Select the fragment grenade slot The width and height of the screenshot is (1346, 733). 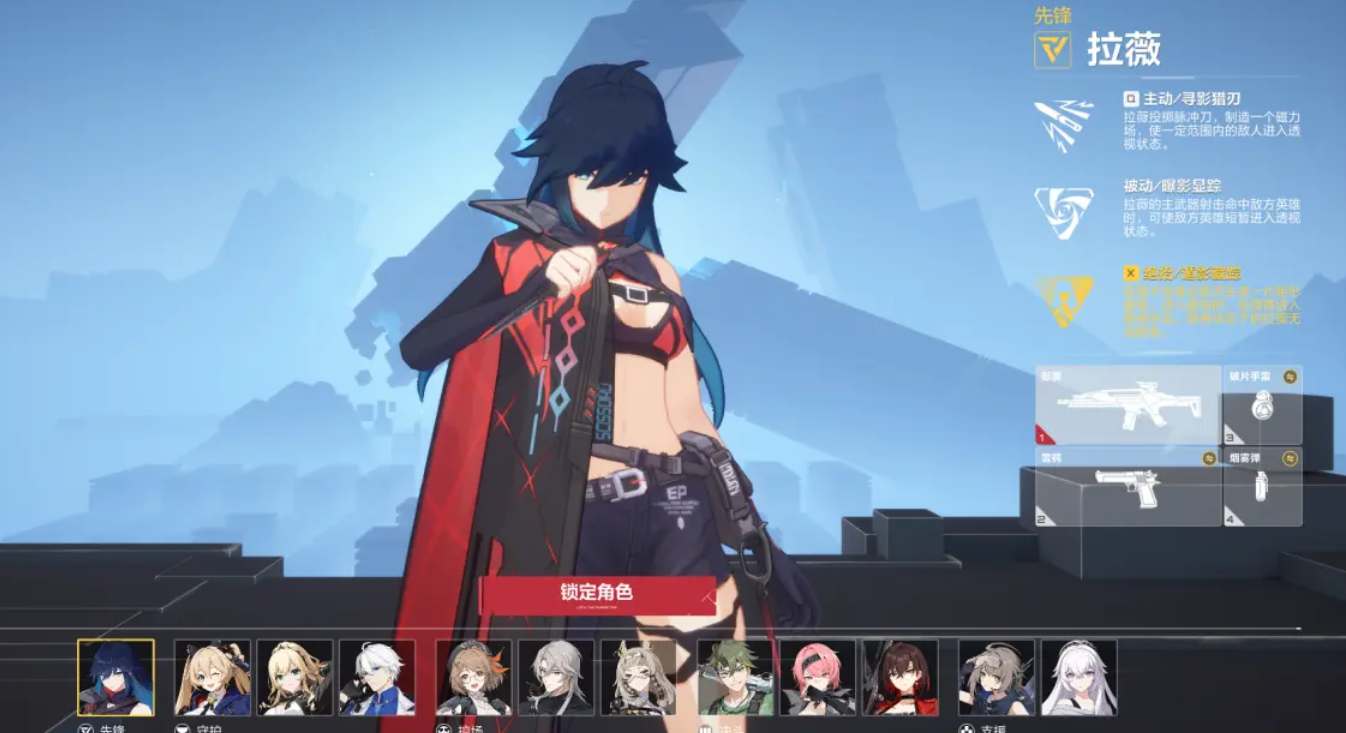coord(1262,405)
